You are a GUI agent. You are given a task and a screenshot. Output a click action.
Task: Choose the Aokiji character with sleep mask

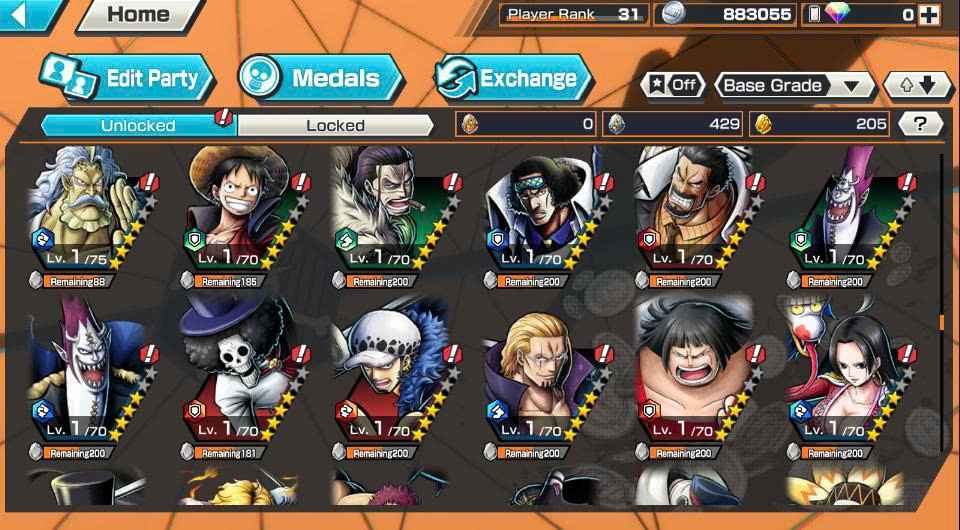(x=548, y=215)
